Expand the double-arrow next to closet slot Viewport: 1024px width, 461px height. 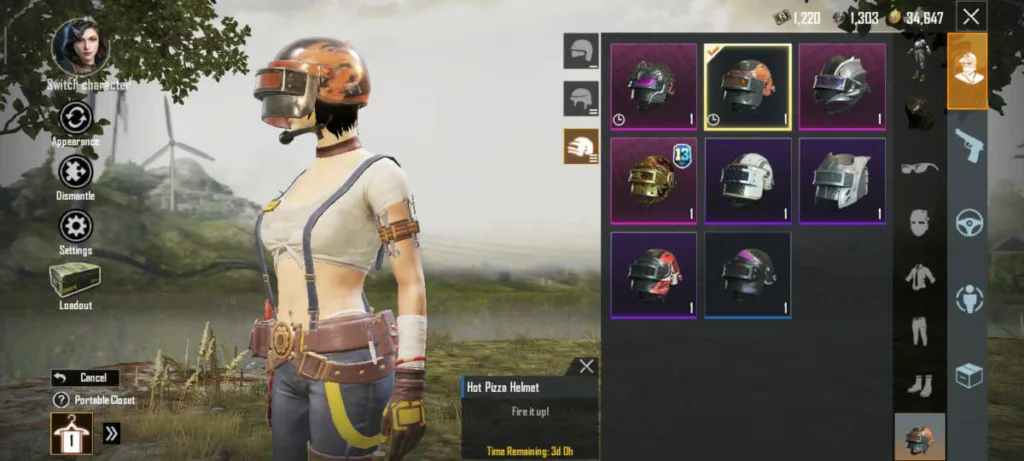pos(111,433)
